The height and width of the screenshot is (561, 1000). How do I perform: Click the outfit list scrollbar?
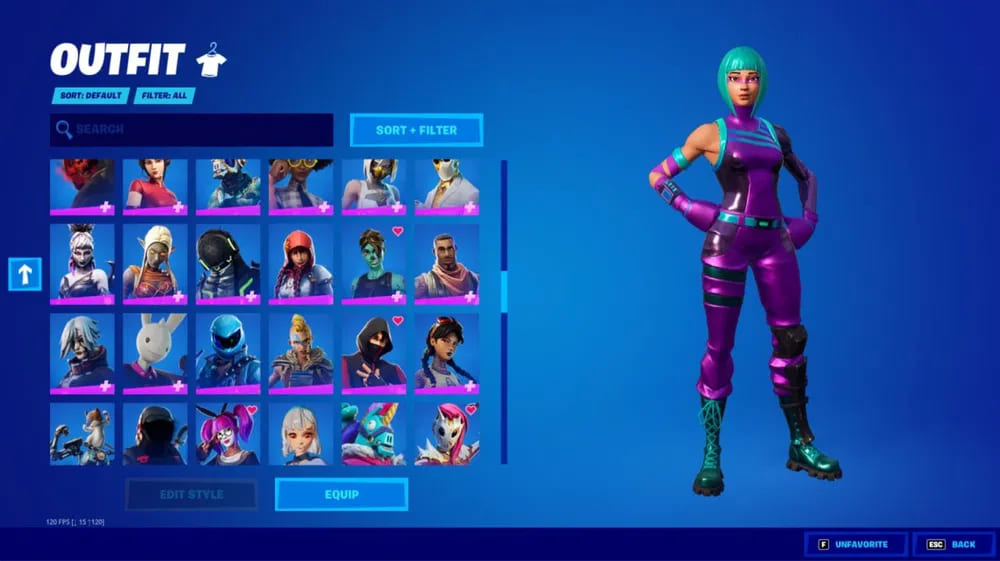[504, 290]
